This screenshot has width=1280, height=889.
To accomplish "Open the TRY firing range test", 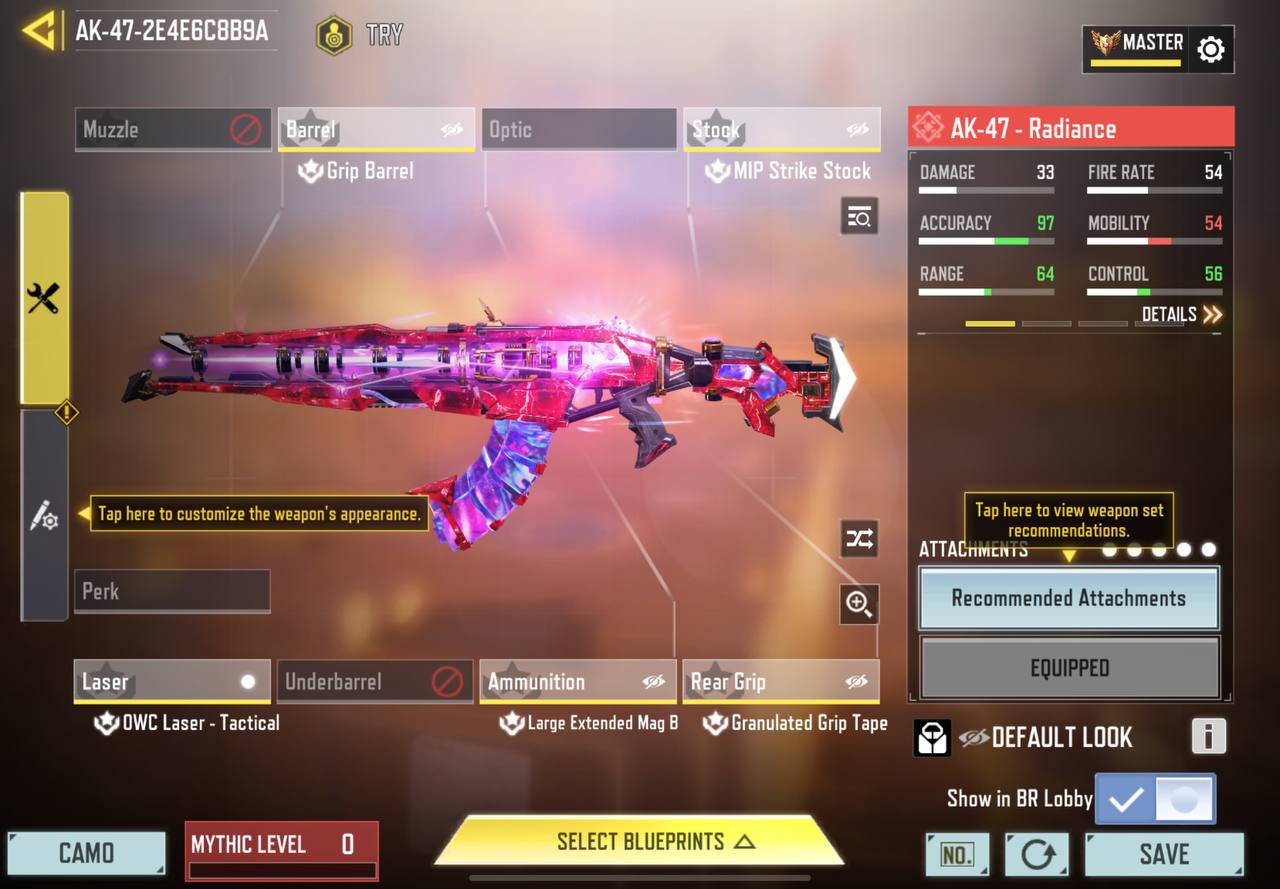I will [359, 35].
